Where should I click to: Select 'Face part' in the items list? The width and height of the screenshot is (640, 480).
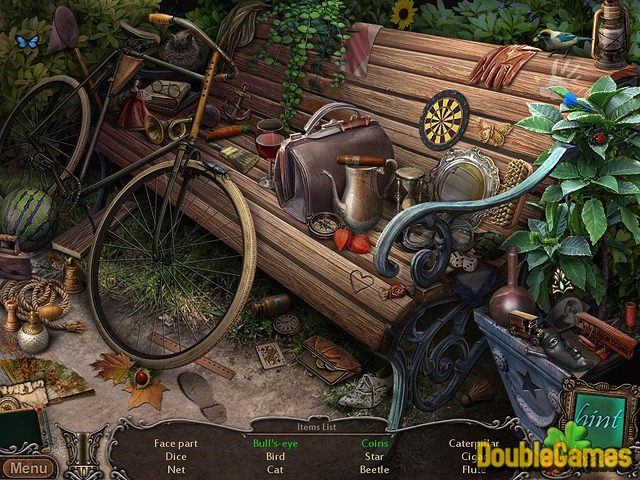pos(176,443)
